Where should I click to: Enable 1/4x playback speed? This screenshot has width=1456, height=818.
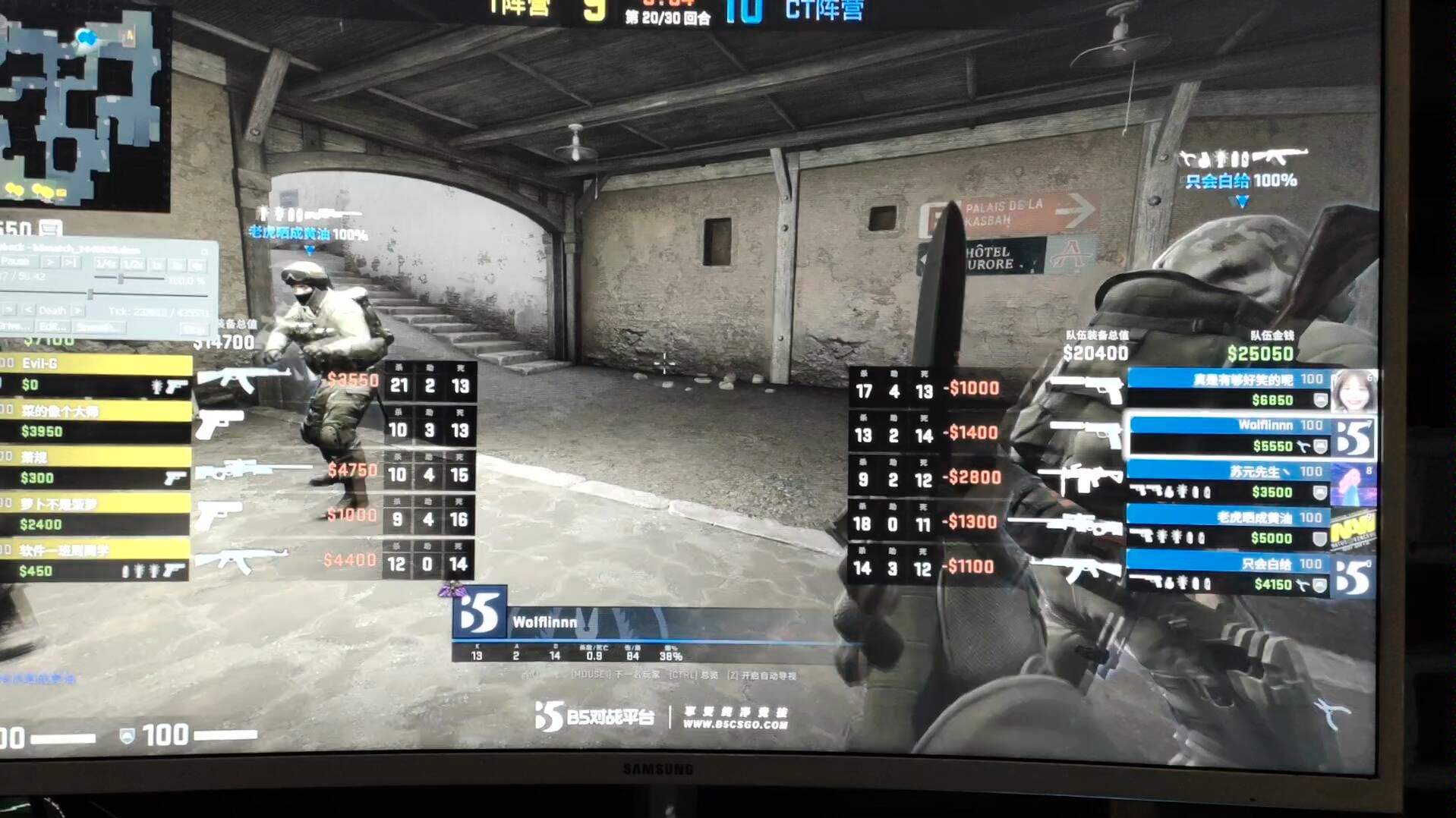pyautogui.click(x=107, y=263)
